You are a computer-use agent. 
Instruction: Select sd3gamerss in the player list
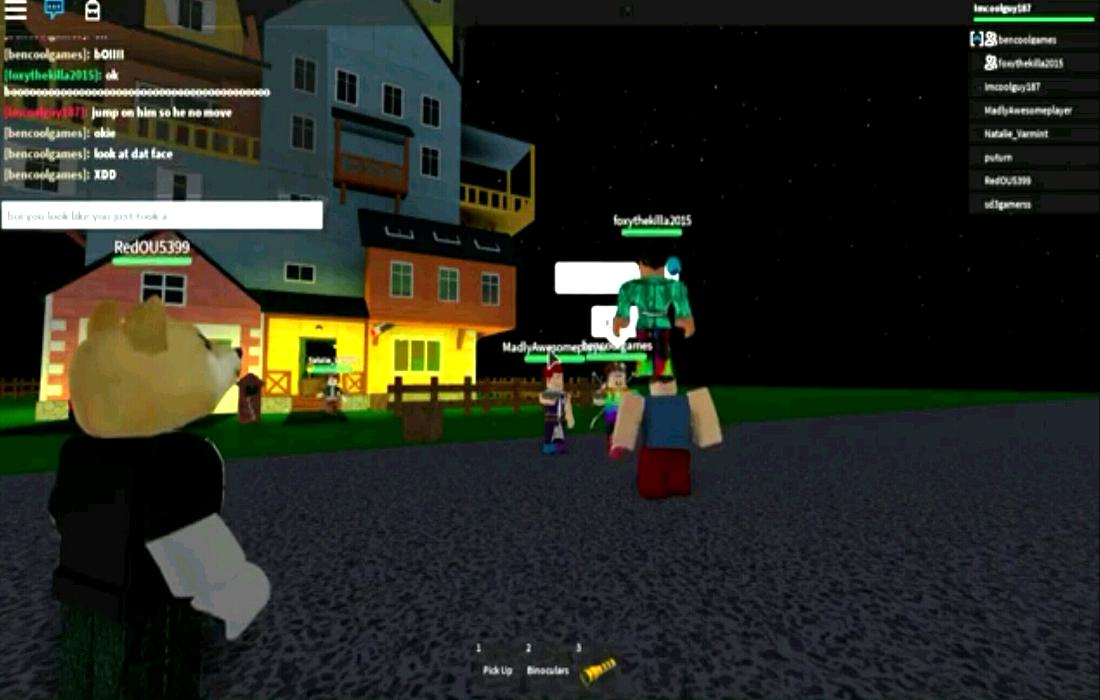pyautogui.click(x=1007, y=204)
